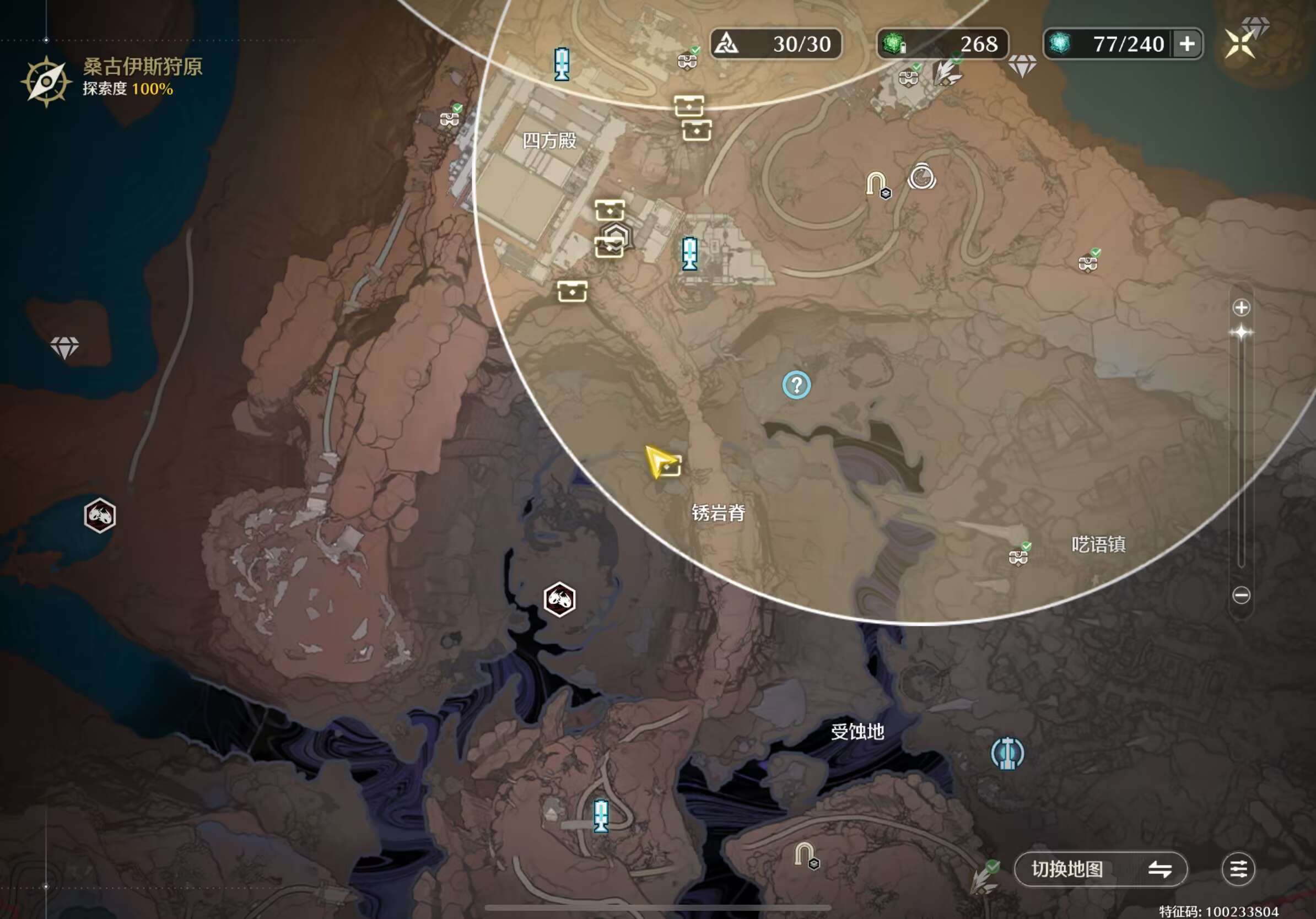Select the circular spiral marker on the winding road

[x=921, y=177]
